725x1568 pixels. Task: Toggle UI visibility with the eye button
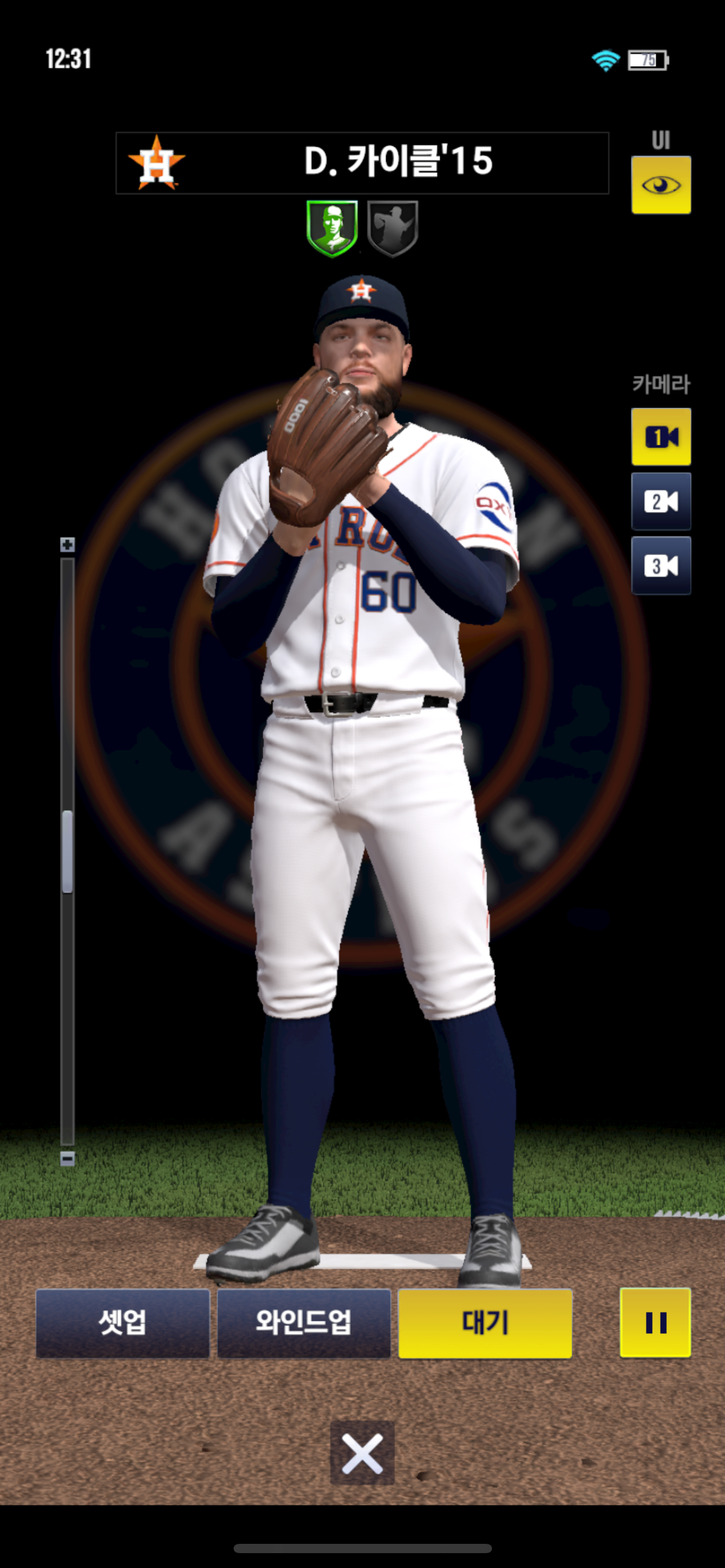661,185
